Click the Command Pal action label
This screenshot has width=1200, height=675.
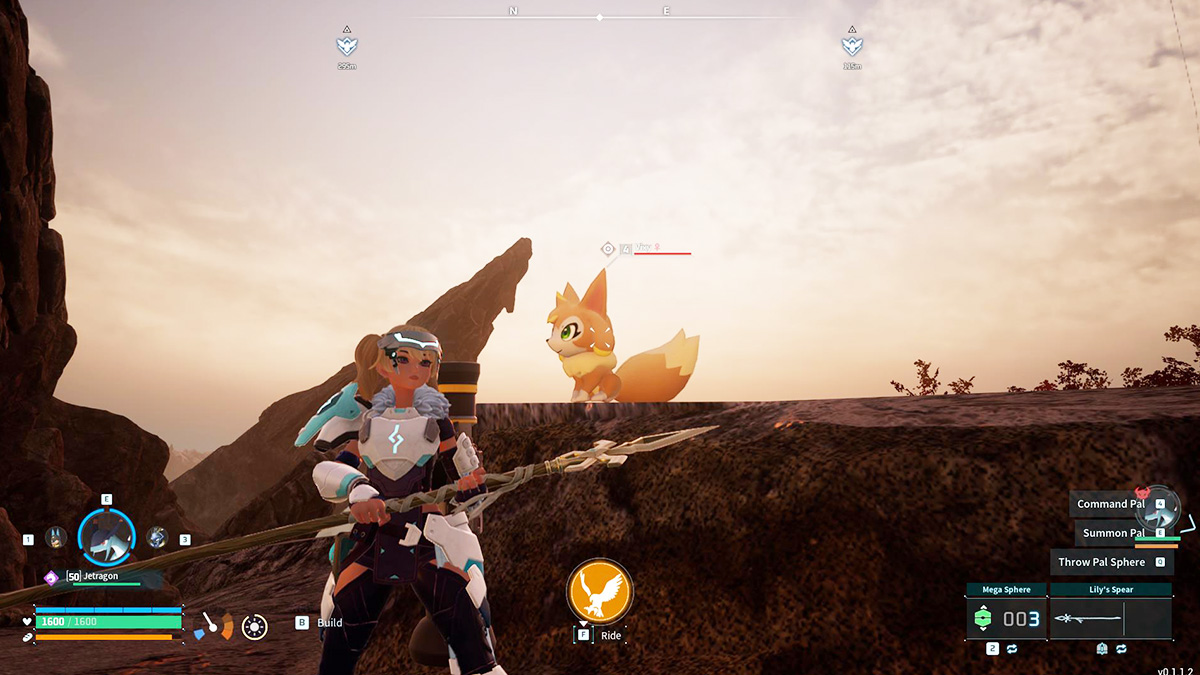(x=1110, y=504)
